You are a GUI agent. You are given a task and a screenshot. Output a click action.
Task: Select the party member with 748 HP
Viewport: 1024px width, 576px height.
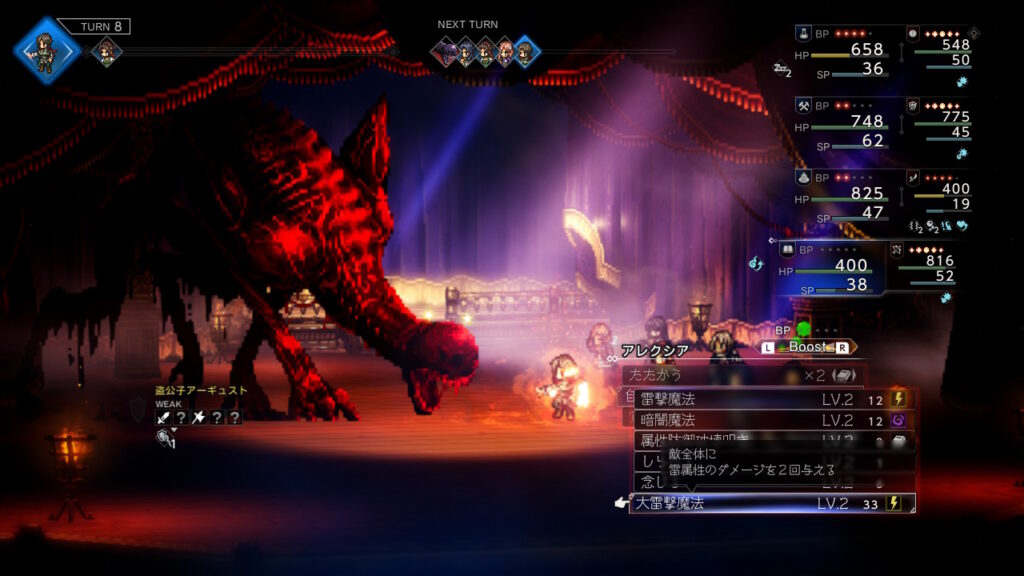pyautogui.click(x=843, y=128)
